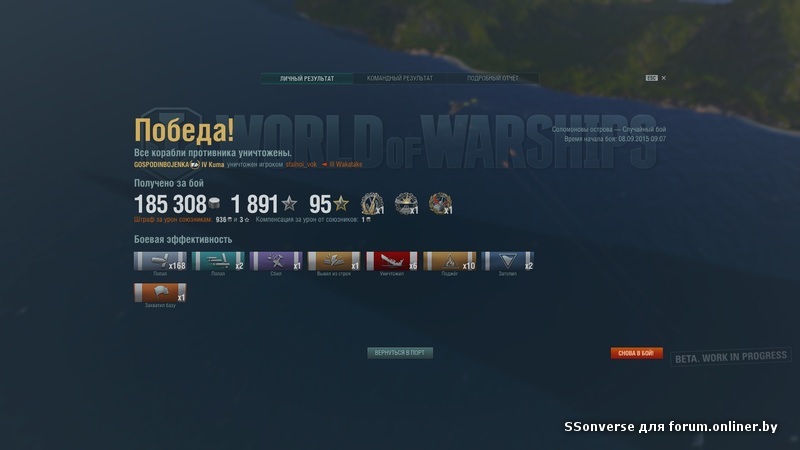The height and width of the screenshot is (450, 800).
Task: Click the purple Сбил ribbon
Action: [x=276, y=262]
